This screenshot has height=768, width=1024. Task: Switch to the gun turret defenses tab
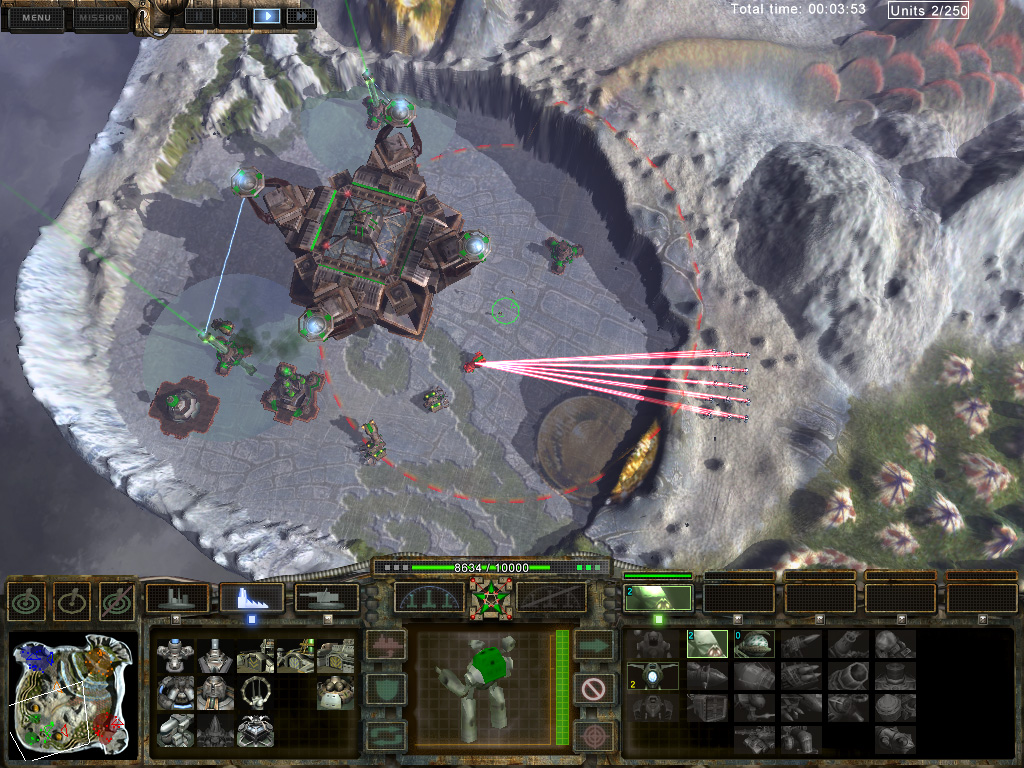[326, 598]
